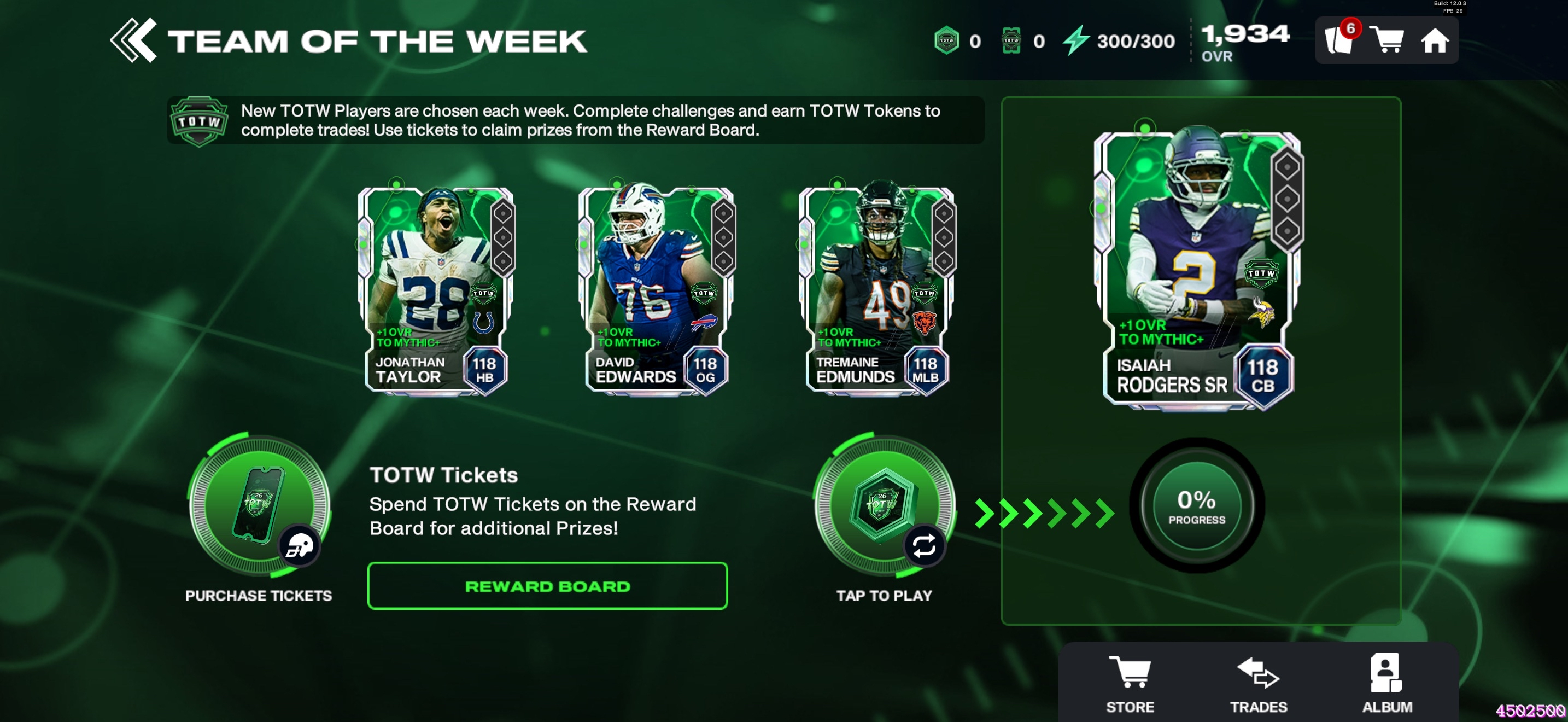Go back using the double-chevron arrow
Viewport: 1568px width, 722px height.
[x=133, y=41]
